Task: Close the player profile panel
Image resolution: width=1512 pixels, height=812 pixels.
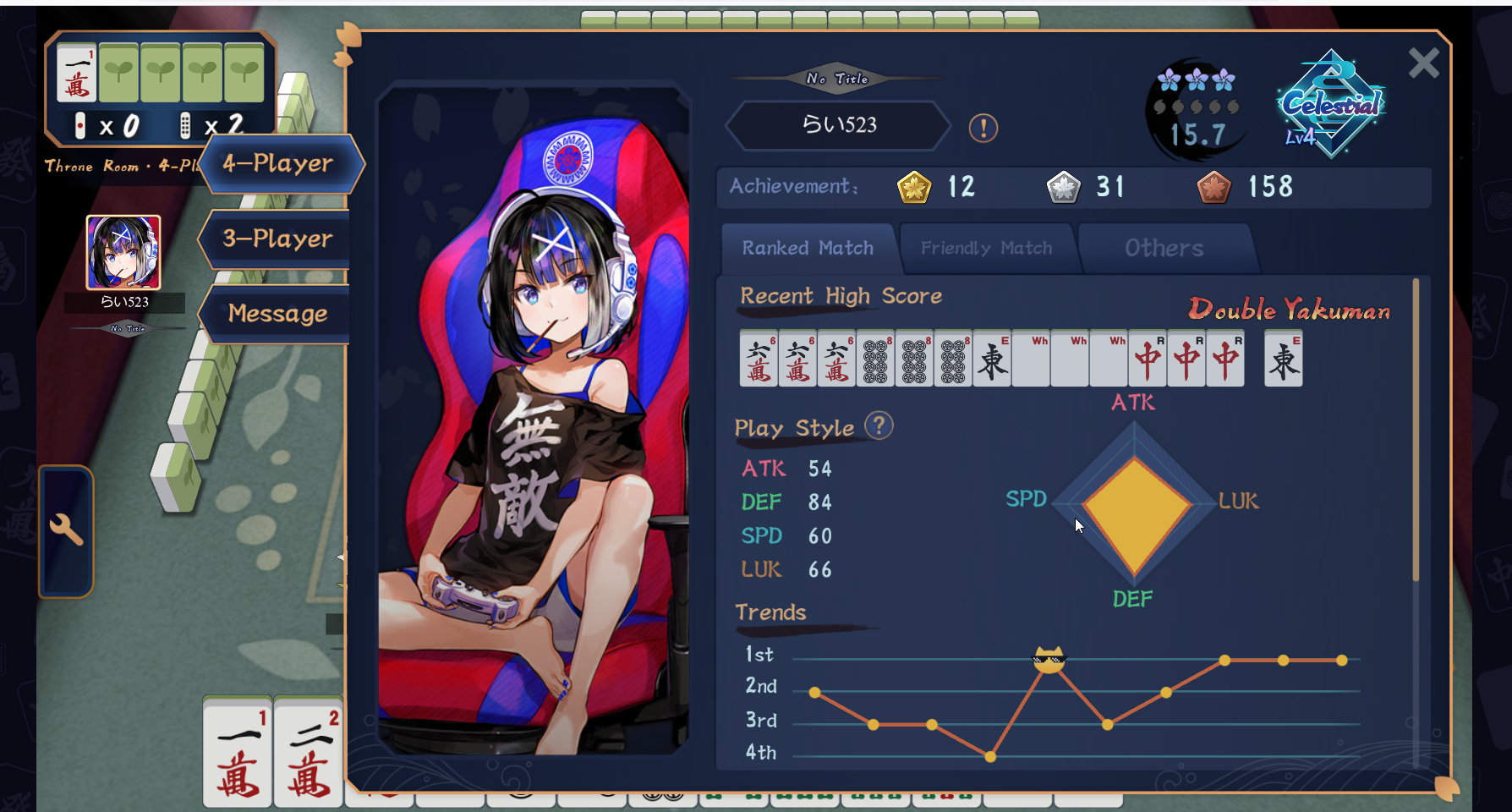Action: coord(1423,63)
